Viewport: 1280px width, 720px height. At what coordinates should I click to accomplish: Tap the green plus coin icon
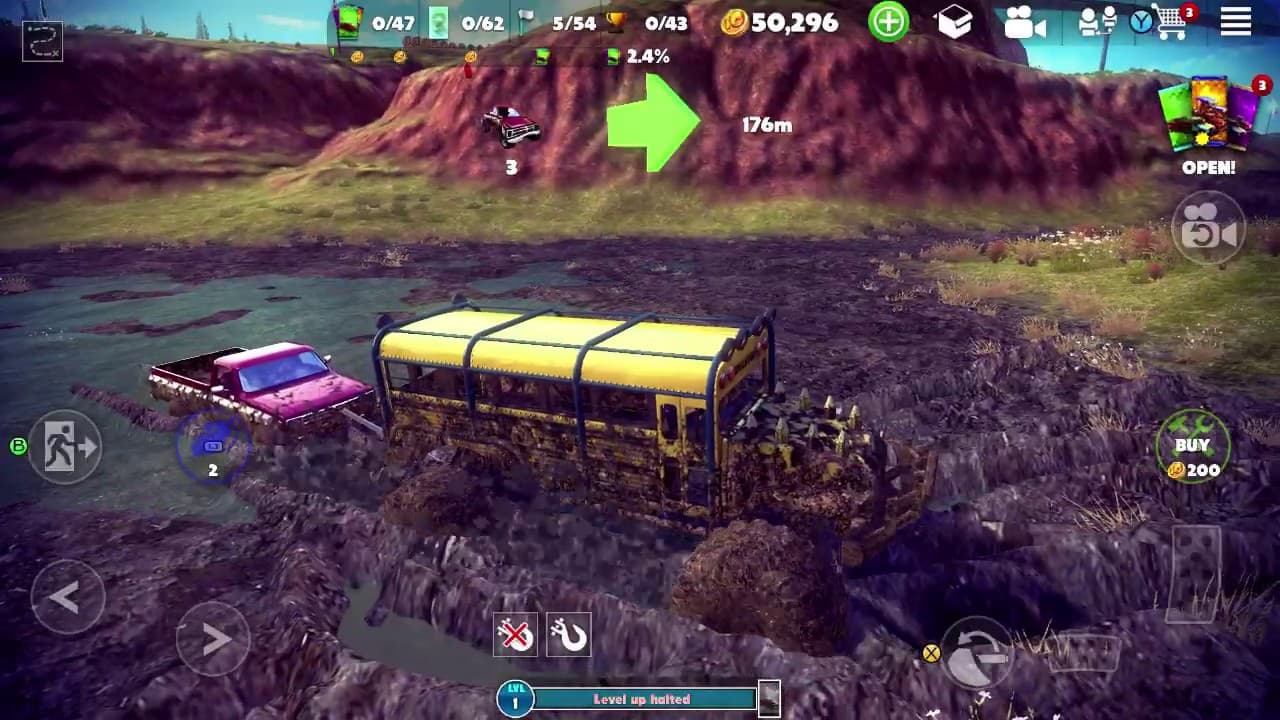tap(888, 22)
